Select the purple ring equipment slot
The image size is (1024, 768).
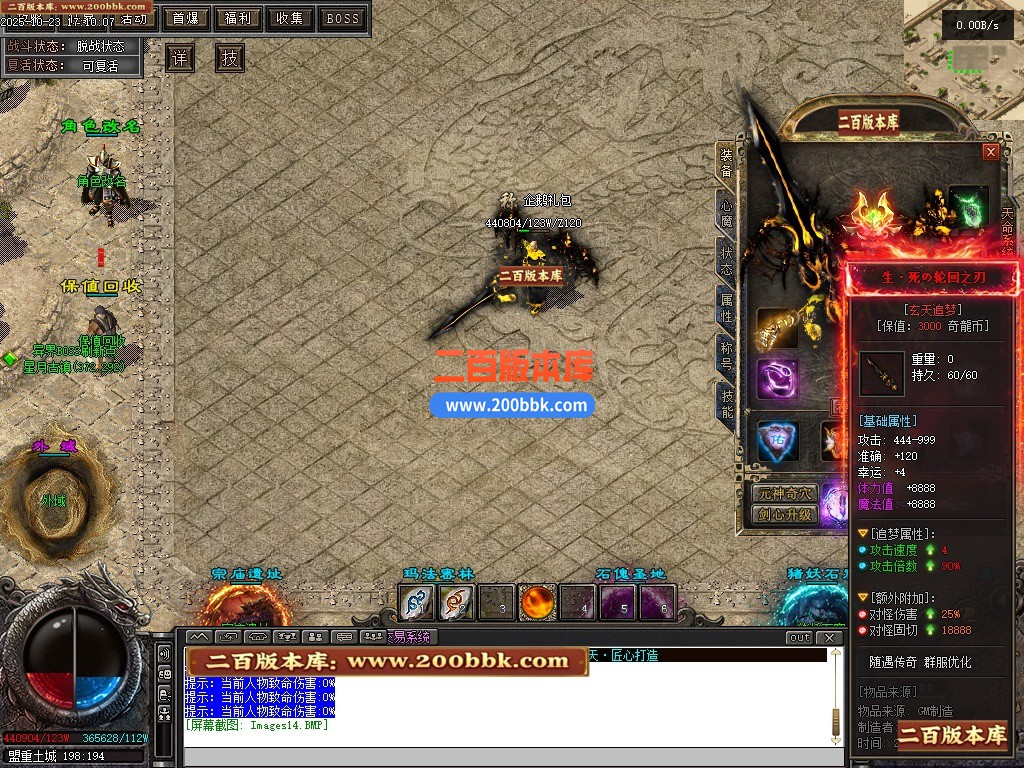click(x=777, y=379)
